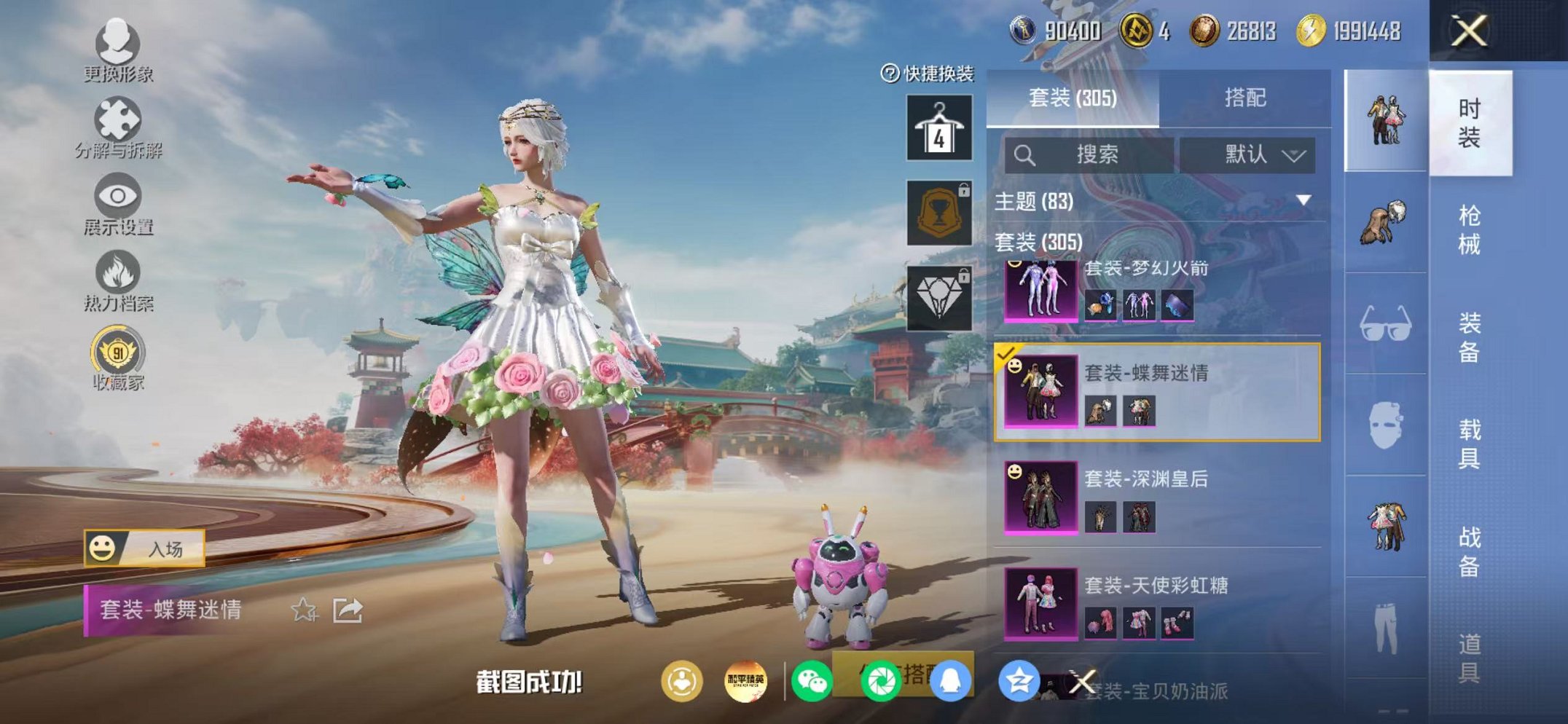Open 热力档案 flame archive
Viewport: 1568px width, 724px height.
117,281
